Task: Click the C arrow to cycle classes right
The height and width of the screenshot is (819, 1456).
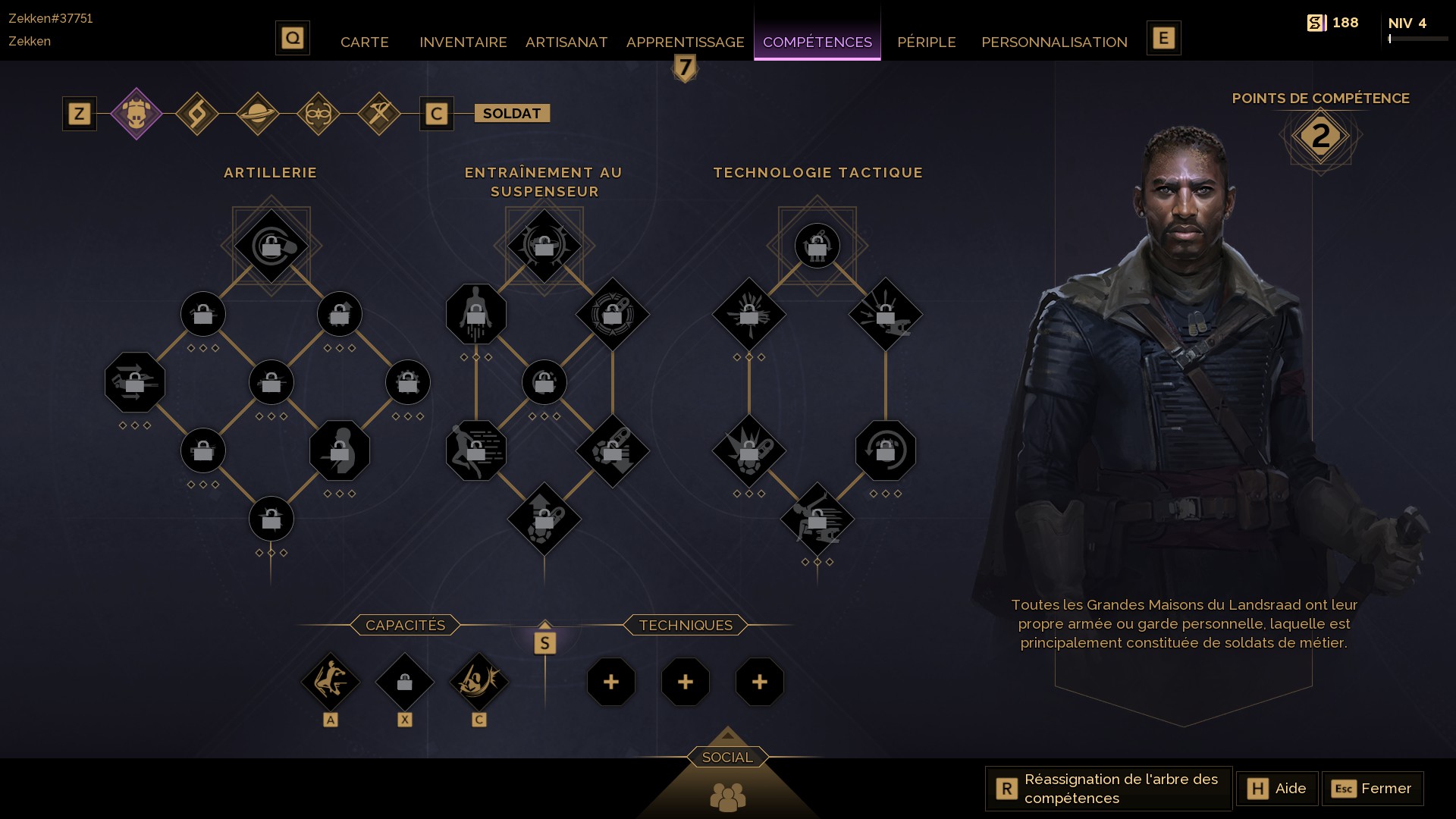Action: coord(436,114)
